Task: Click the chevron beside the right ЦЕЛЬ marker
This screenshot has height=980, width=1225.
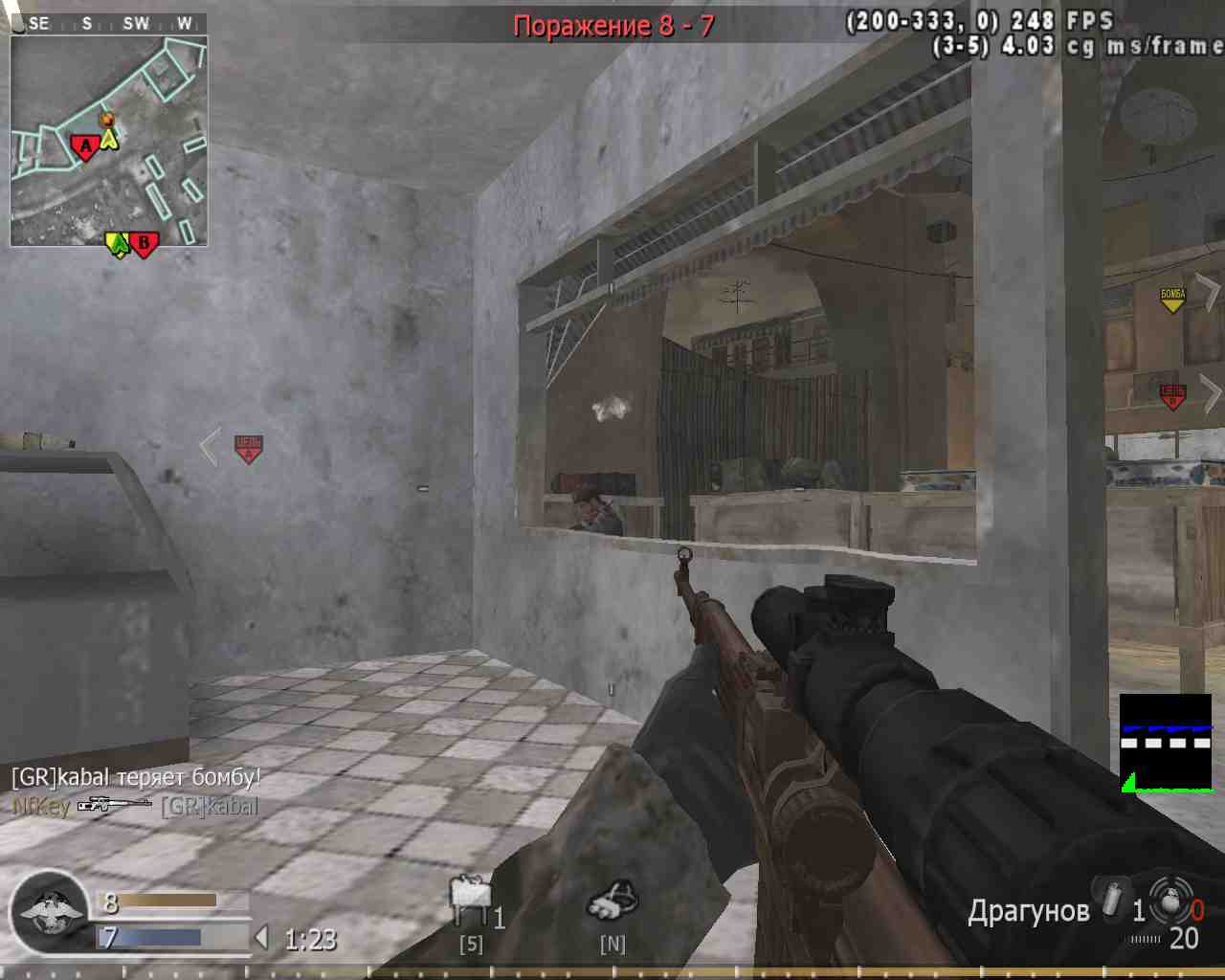Action: pos(1212,394)
